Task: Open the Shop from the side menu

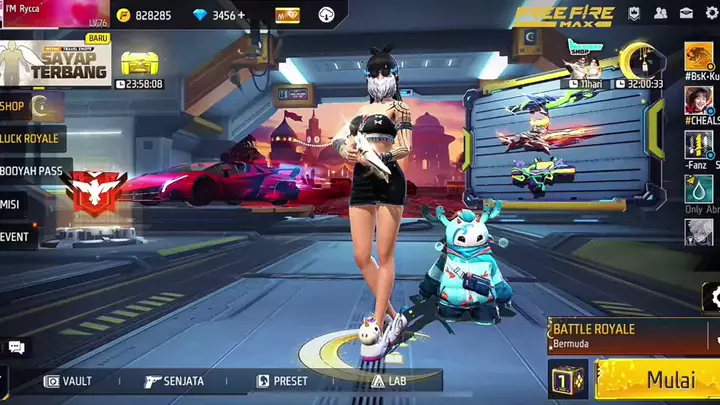Action: [x=22, y=105]
